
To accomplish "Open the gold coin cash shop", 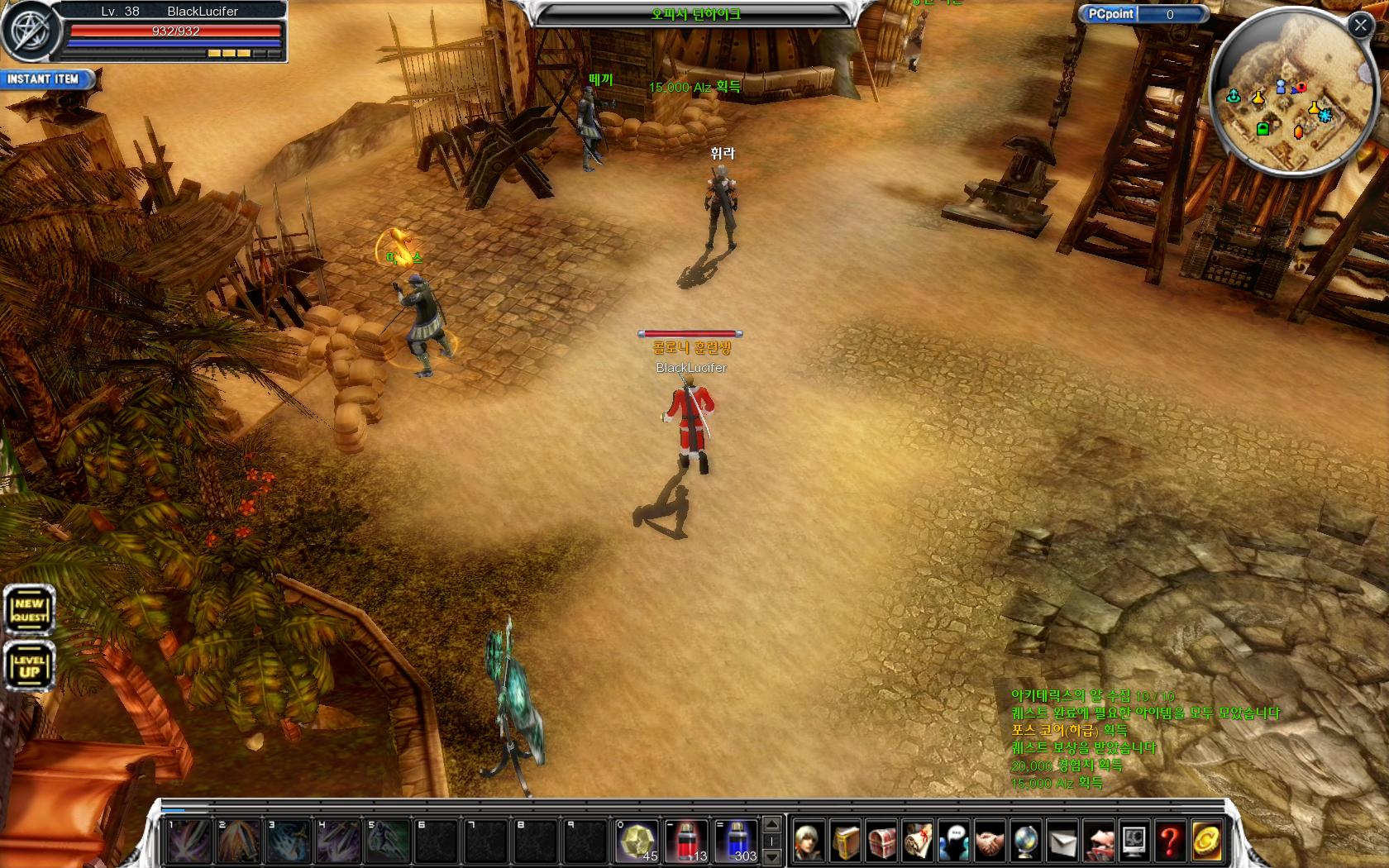I will [x=1206, y=842].
